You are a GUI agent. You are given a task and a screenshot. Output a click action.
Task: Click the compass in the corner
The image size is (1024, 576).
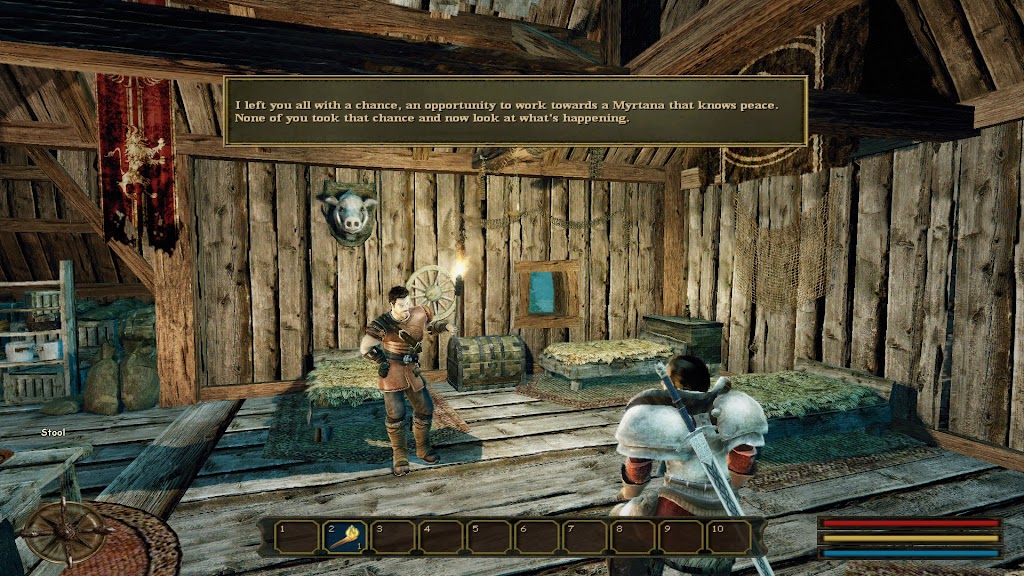click(x=67, y=531)
